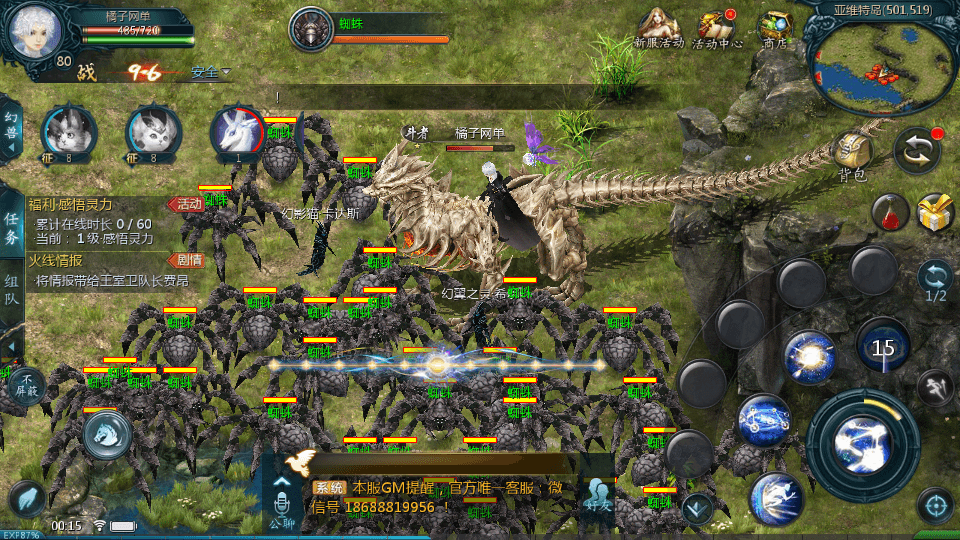The width and height of the screenshot is (960, 540).
Task: Open the 活动中心 activity center
Action: [x=717, y=29]
